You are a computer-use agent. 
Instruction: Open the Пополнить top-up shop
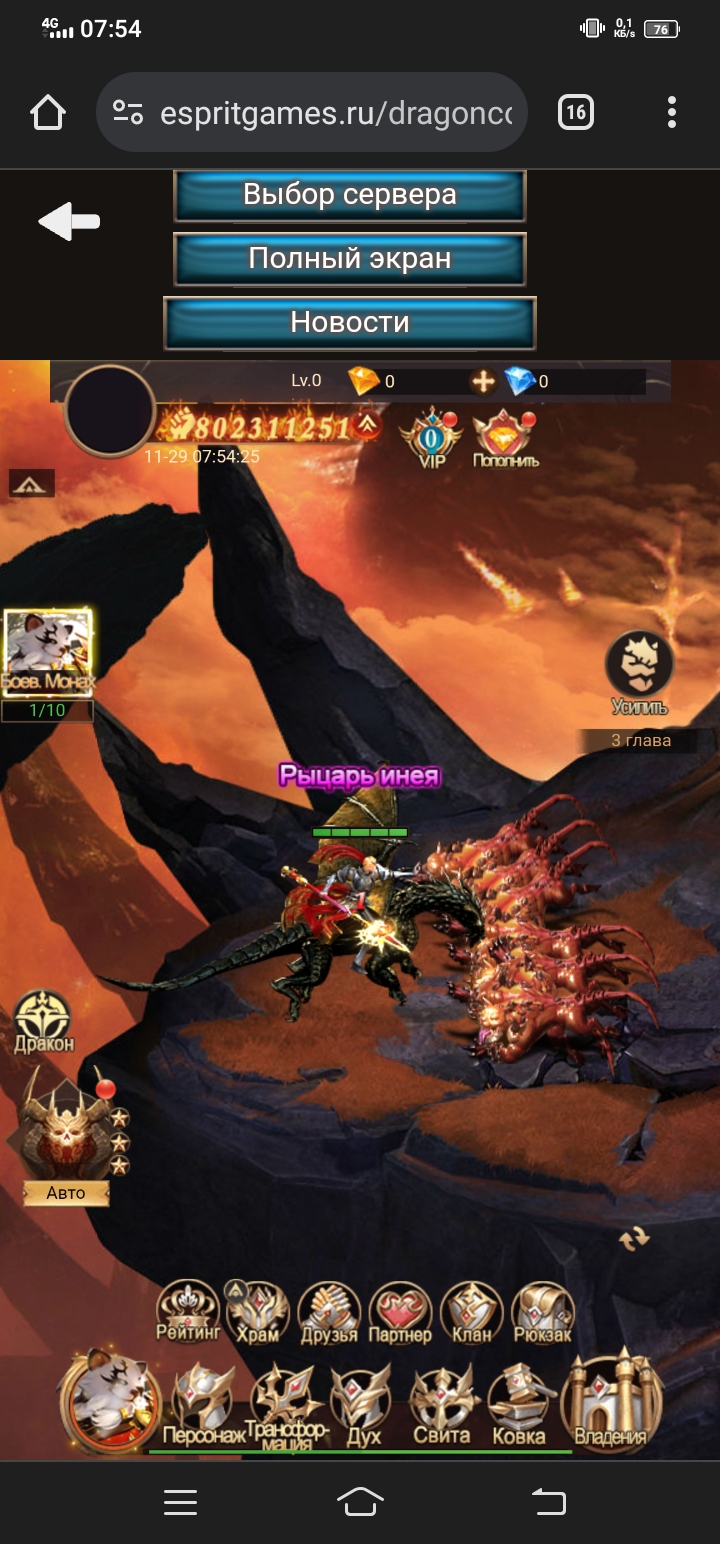tap(505, 439)
